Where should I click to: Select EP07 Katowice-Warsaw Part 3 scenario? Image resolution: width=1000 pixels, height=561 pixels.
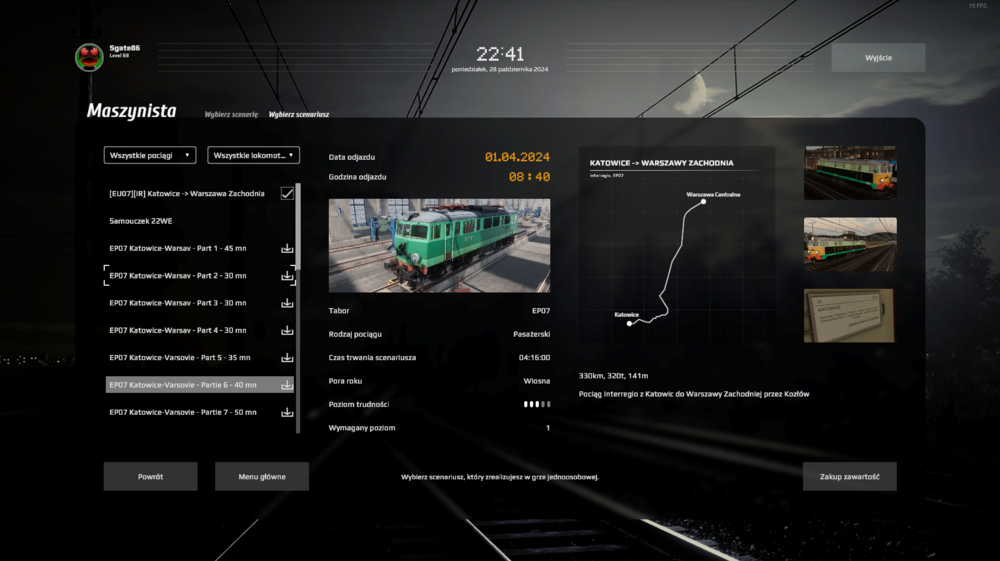(178, 303)
